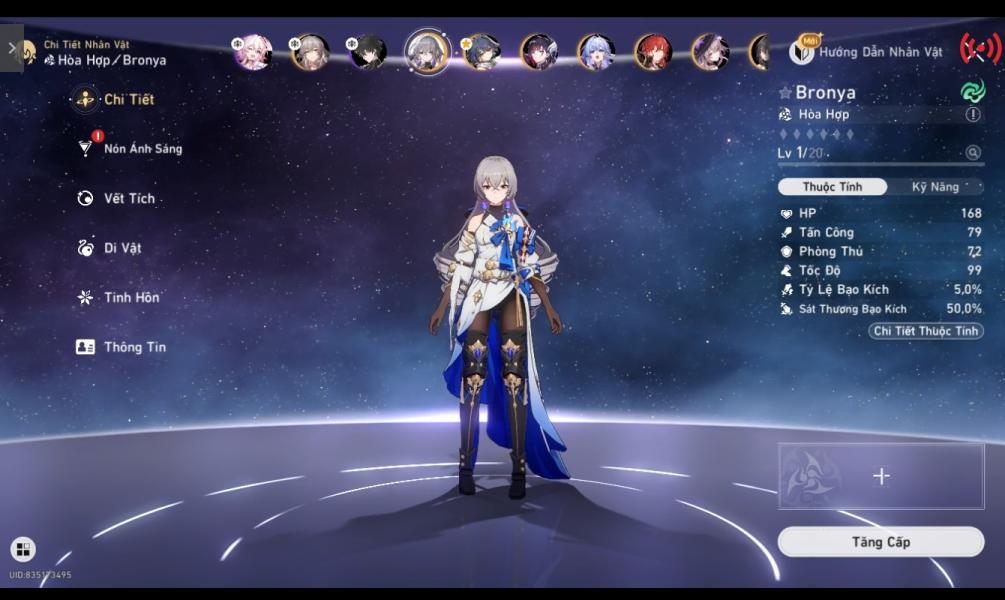Image resolution: width=1005 pixels, height=600 pixels.
Task: Click the Hòa Hợp path info icon
Action: point(973,115)
